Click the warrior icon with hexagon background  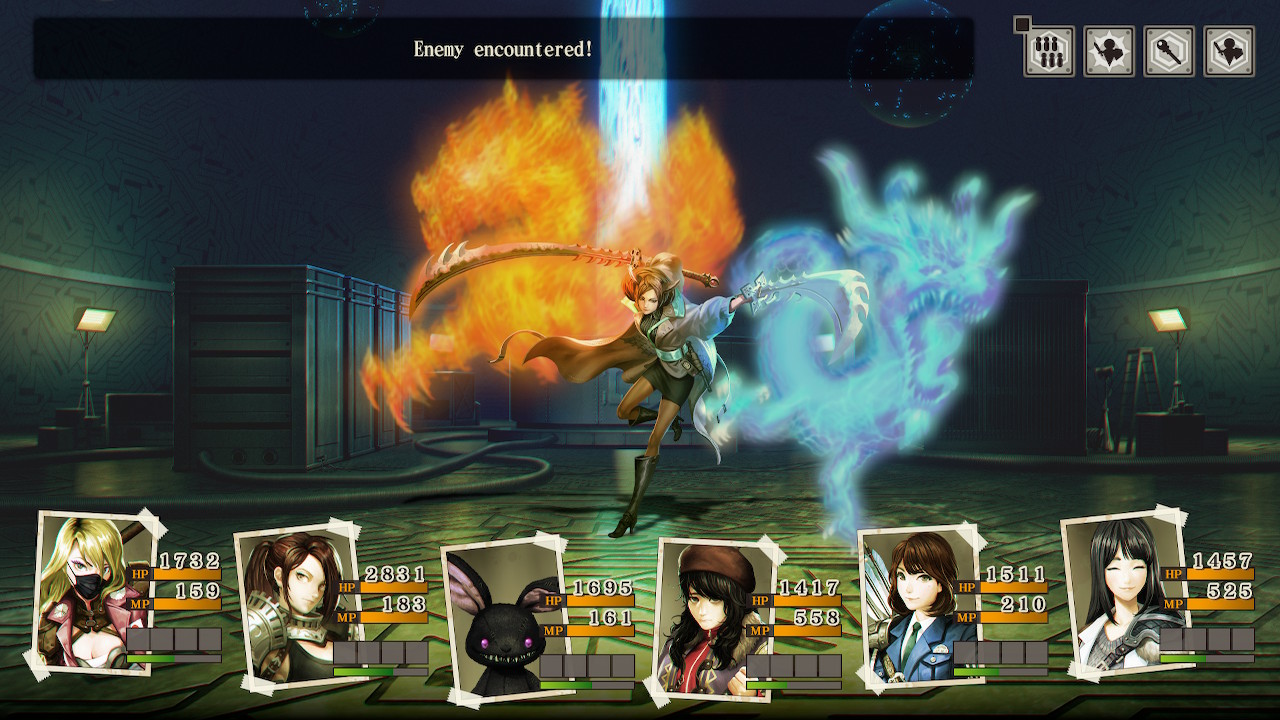pos(1229,52)
